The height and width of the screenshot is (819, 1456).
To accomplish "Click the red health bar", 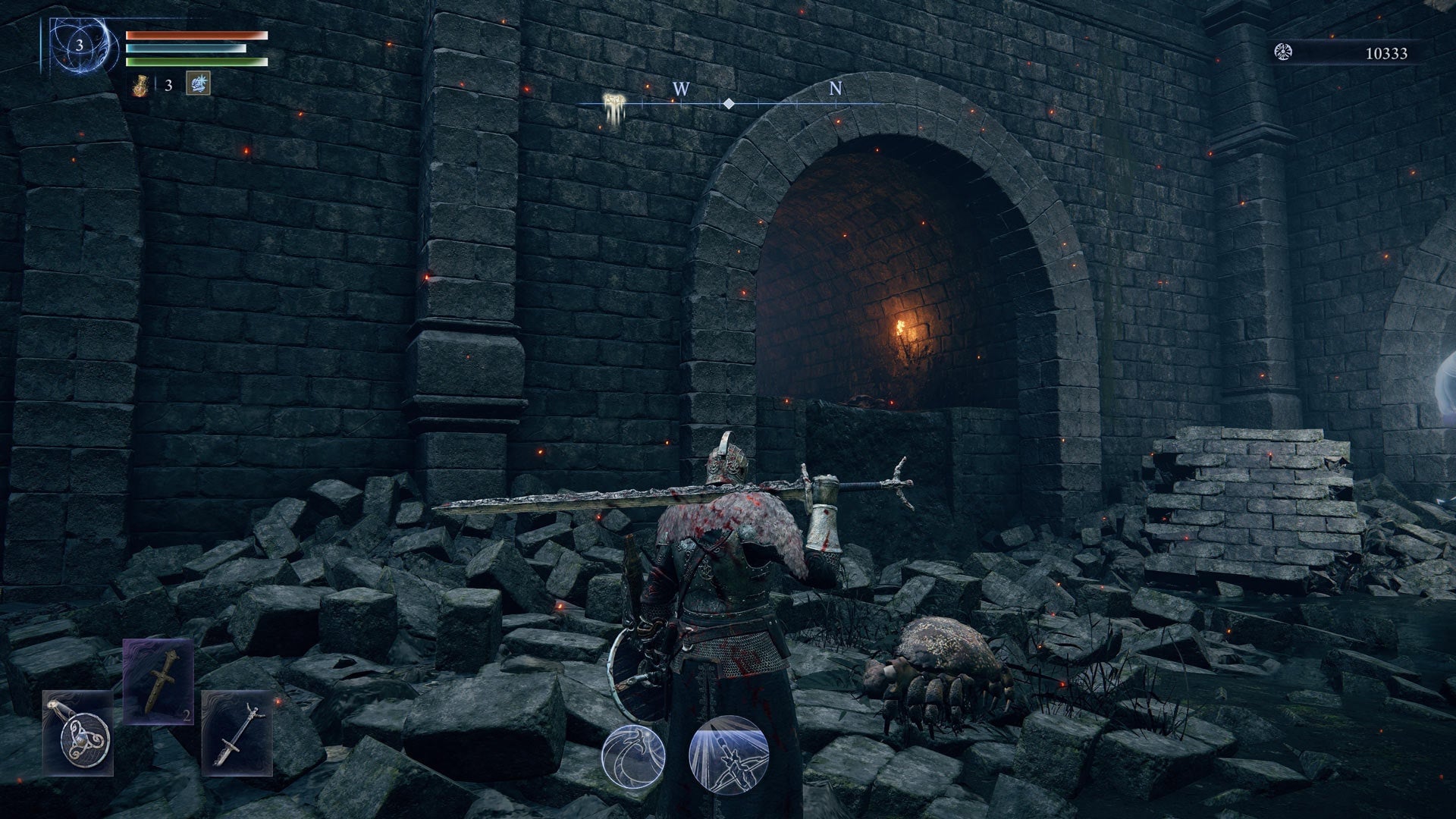I will [x=193, y=36].
